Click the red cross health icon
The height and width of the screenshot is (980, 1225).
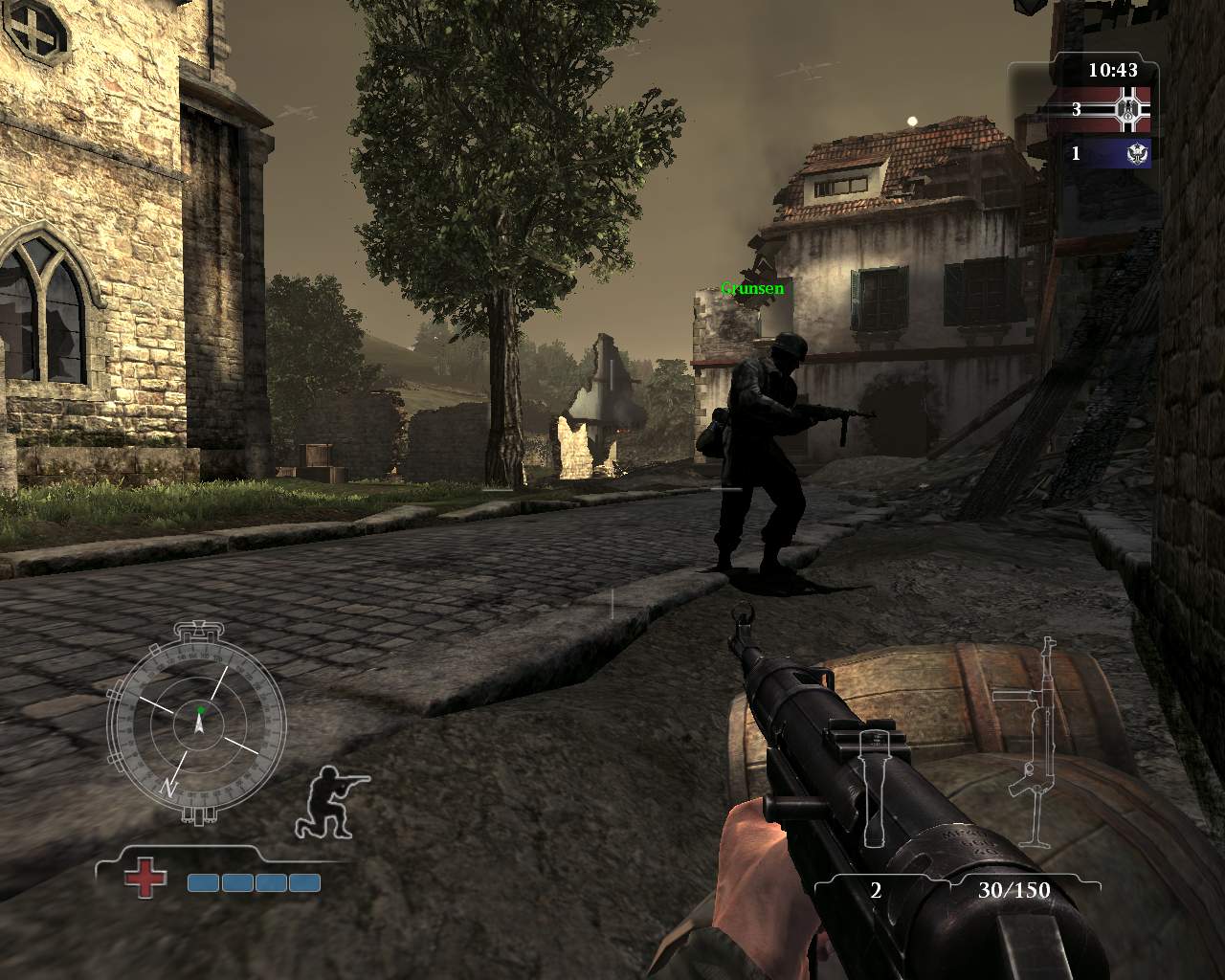tap(145, 877)
